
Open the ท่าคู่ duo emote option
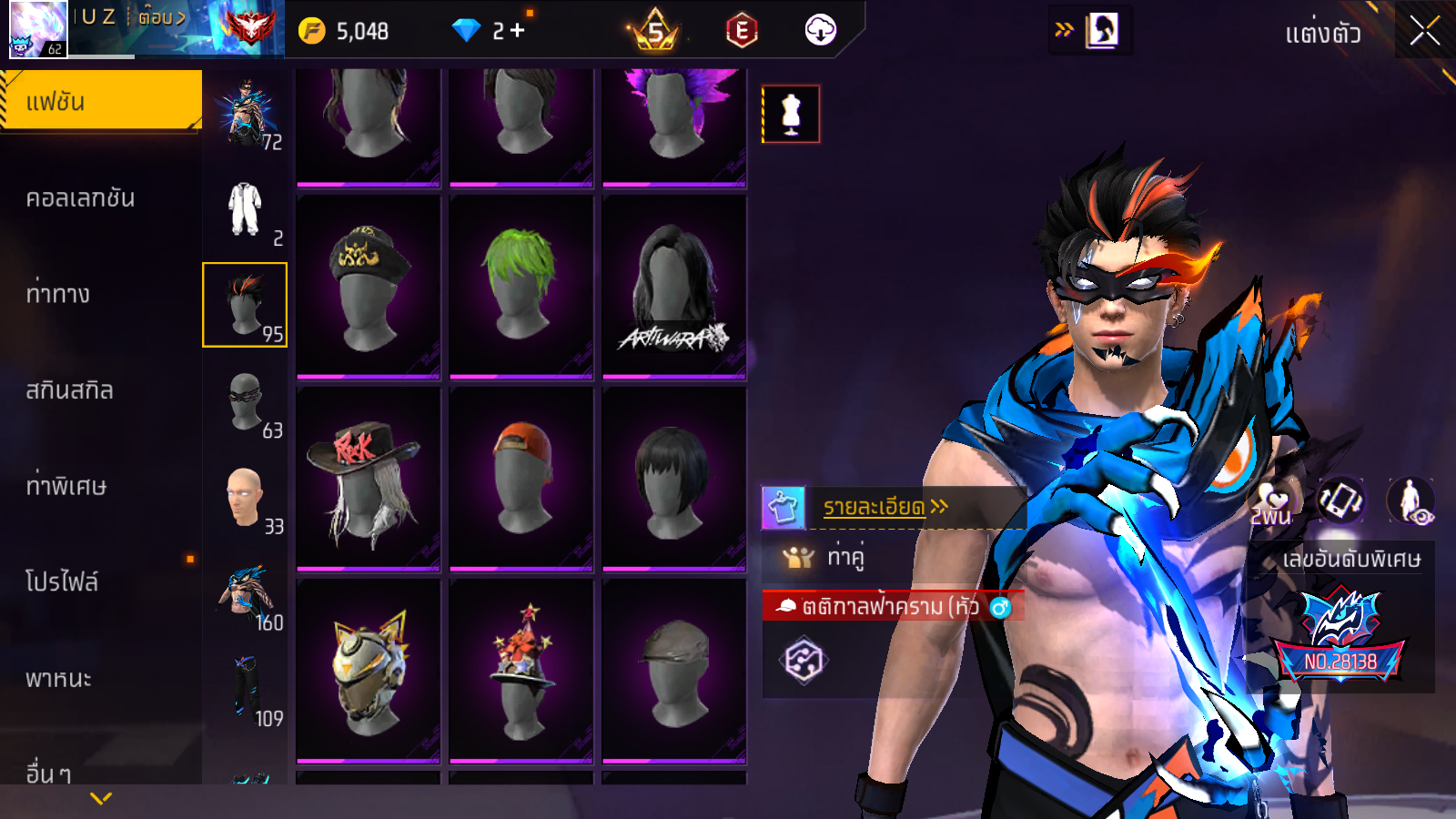[845, 556]
